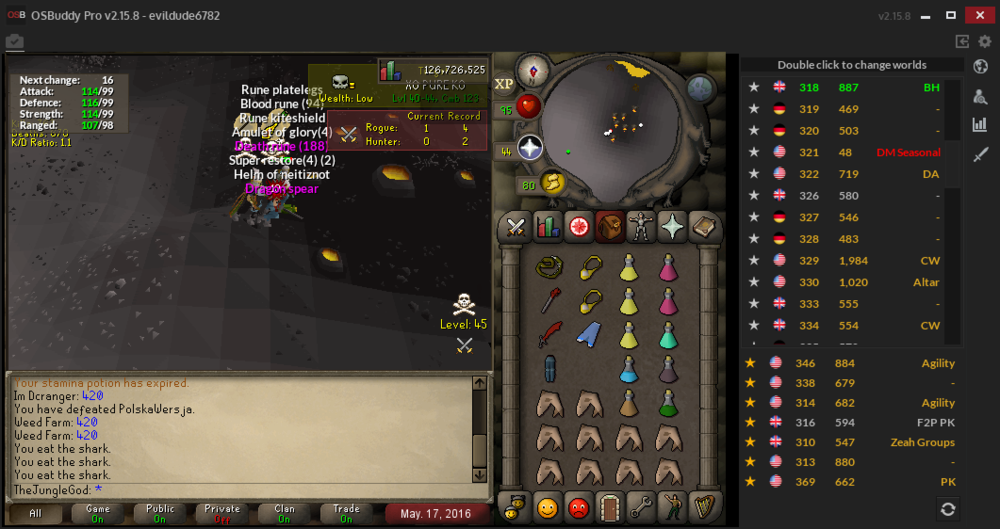1000x529 pixels.
Task: Toggle run with the energy orb
Action: click(x=551, y=183)
